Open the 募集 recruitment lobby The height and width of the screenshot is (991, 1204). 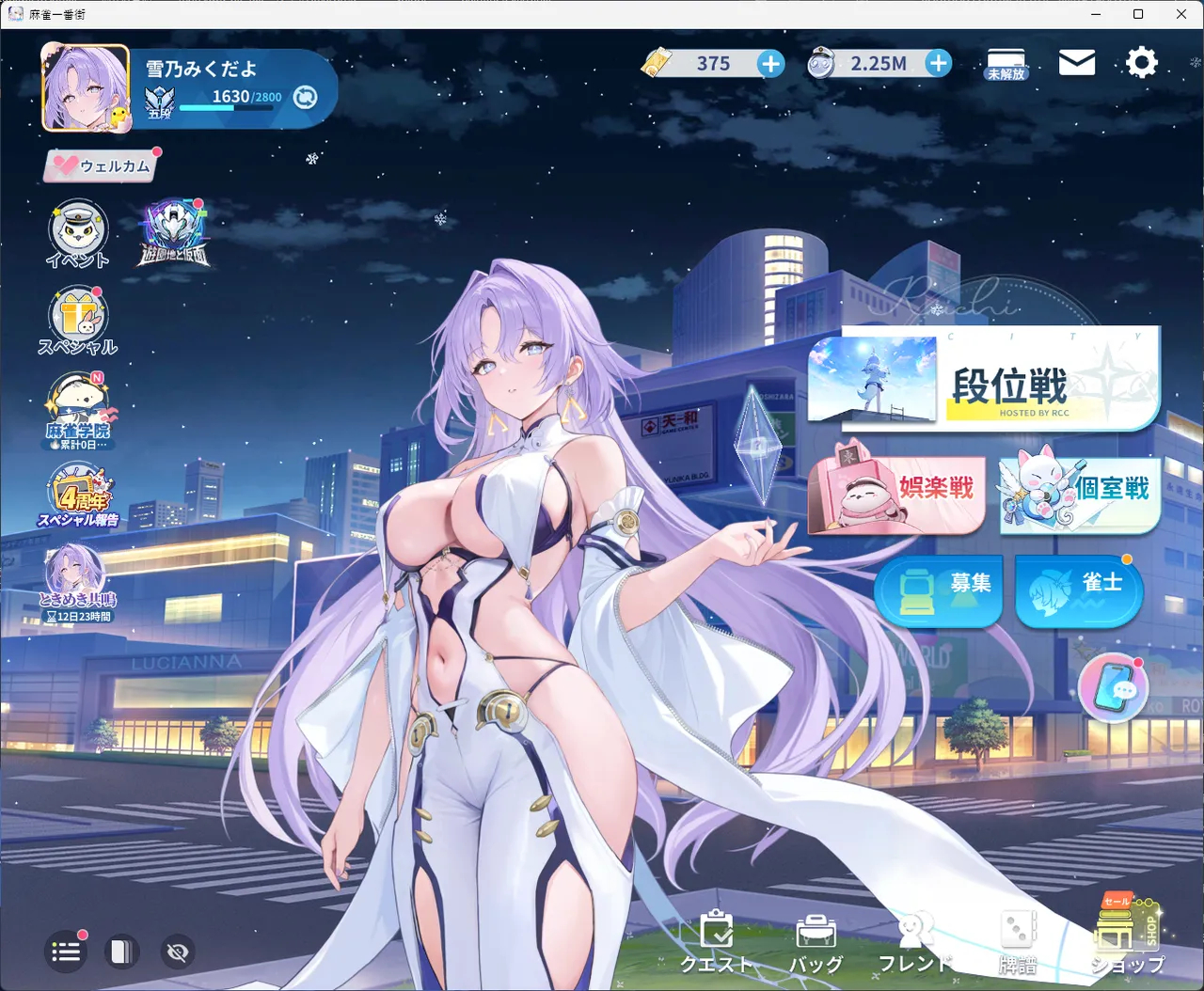click(938, 591)
